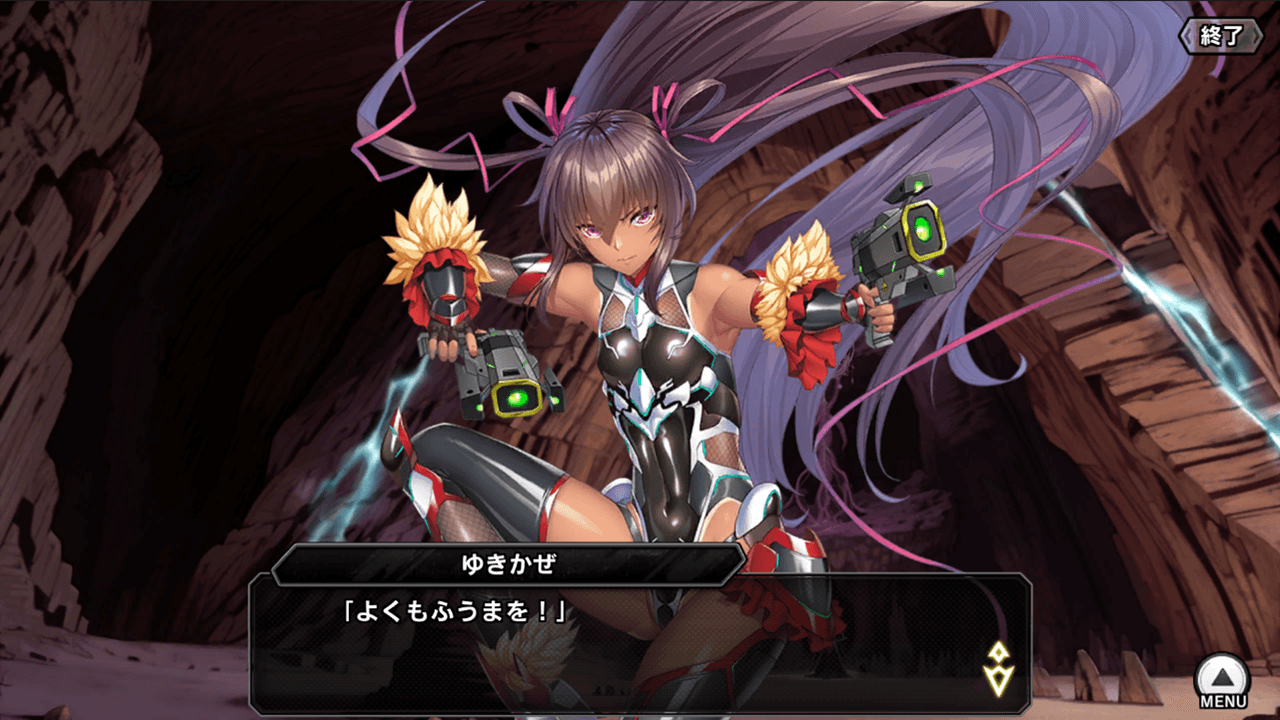Select the gold diamond above the advance arrow
Screen dimensions: 1280x720
point(998,651)
